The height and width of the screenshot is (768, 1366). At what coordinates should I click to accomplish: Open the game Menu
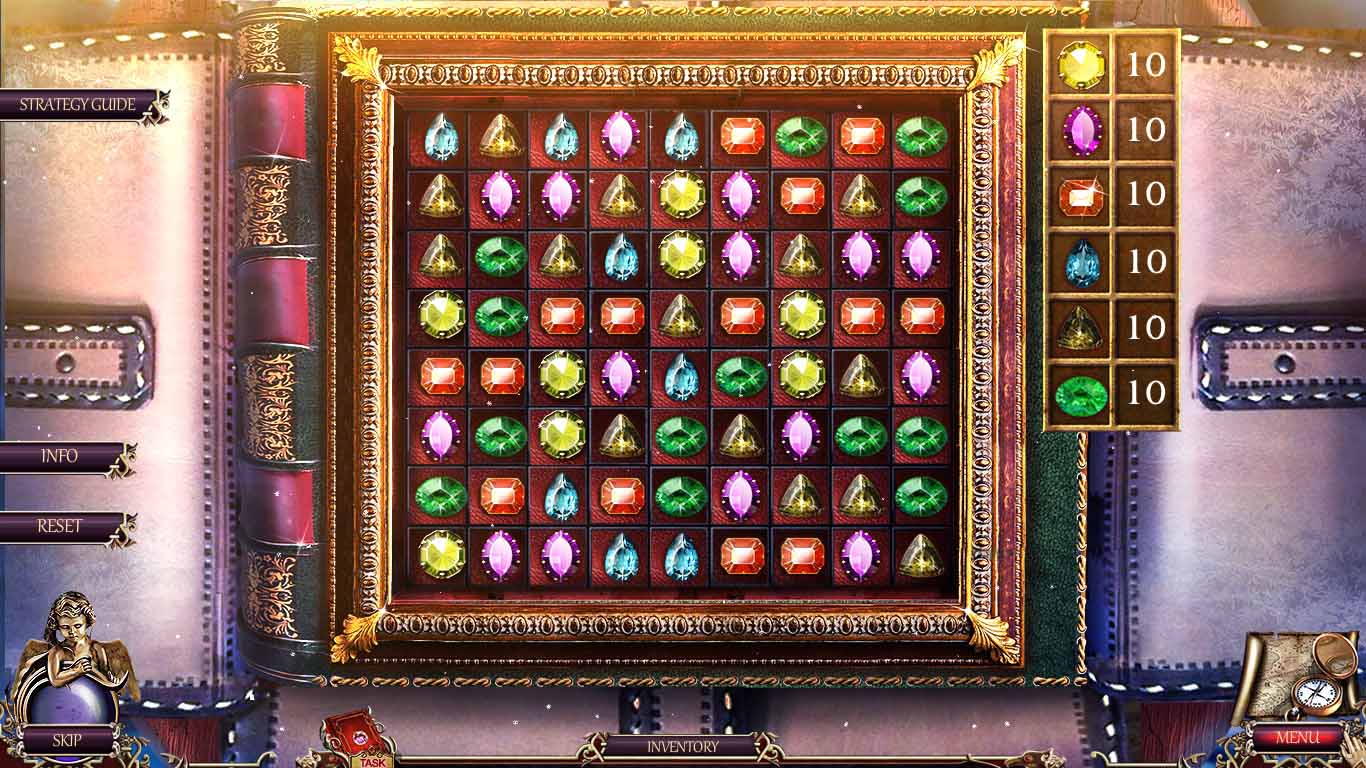(1300, 737)
